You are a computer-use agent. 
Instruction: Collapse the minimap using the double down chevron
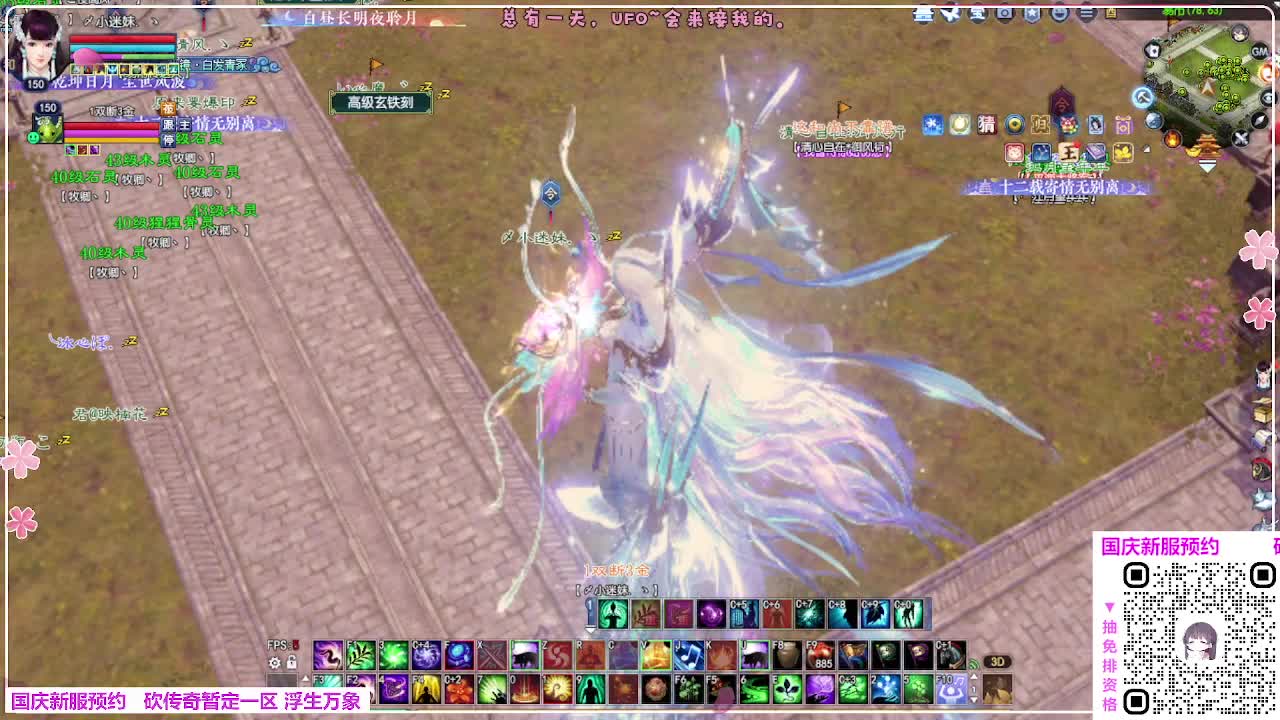pyautogui.click(x=1206, y=166)
